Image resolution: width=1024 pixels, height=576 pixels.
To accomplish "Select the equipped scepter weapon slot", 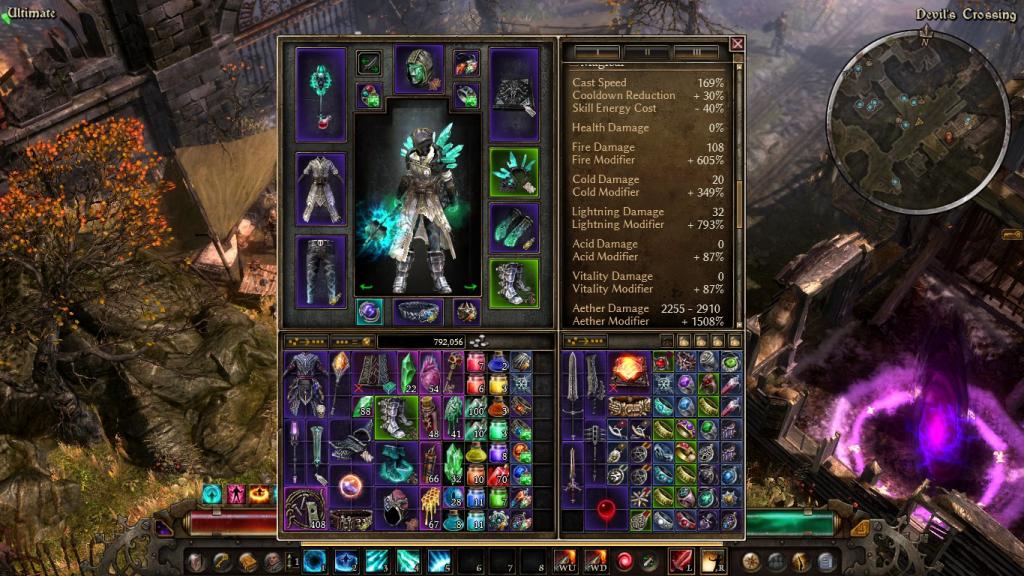I will (321, 92).
